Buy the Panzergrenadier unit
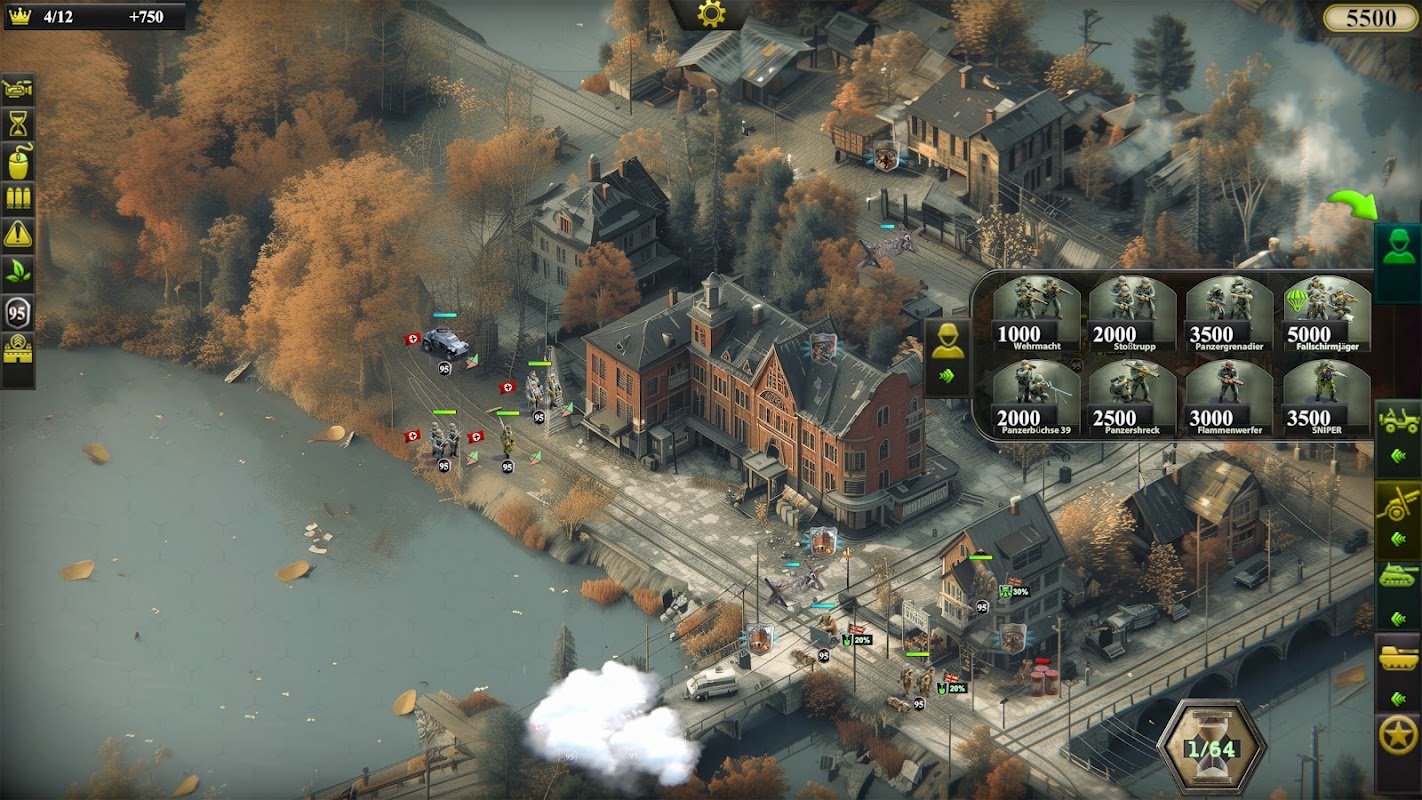Image resolution: width=1422 pixels, height=800 pixels. pos(1230,312)
